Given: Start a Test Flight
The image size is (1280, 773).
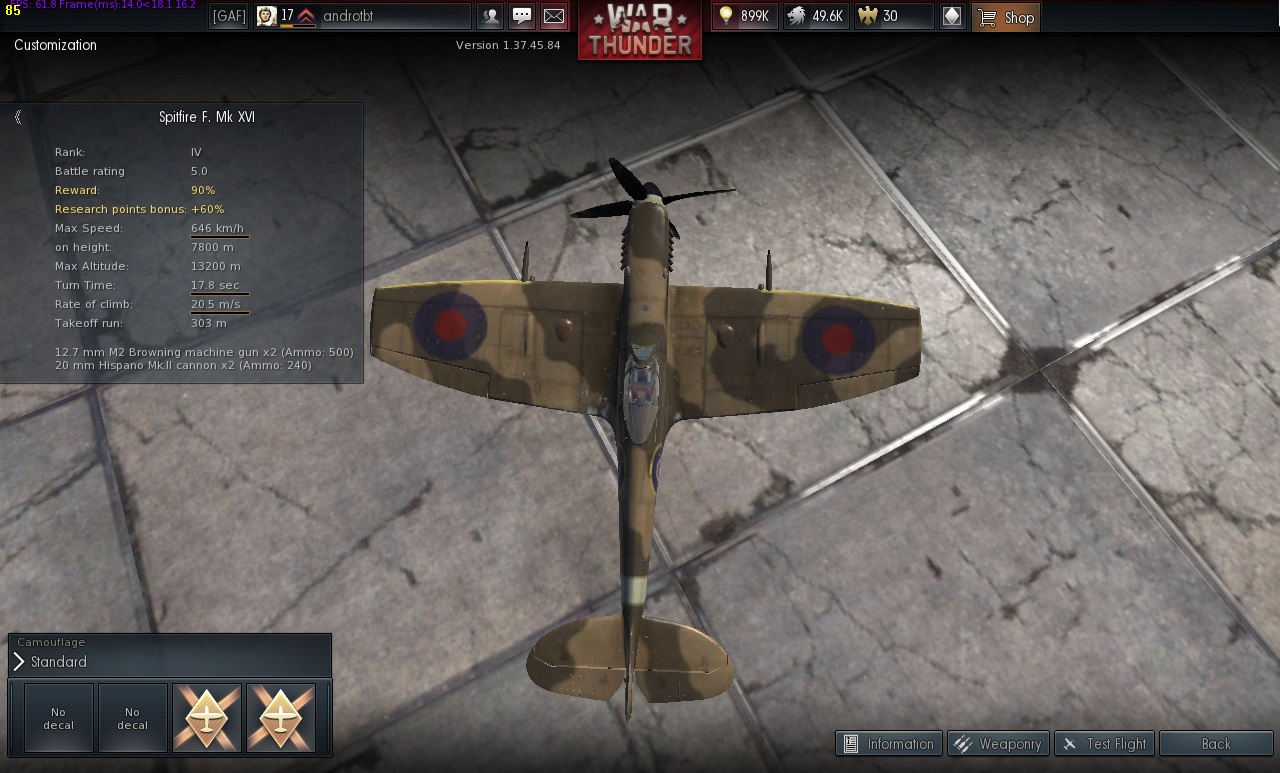Looking at the screenshot, I should tap(1105, 743).
